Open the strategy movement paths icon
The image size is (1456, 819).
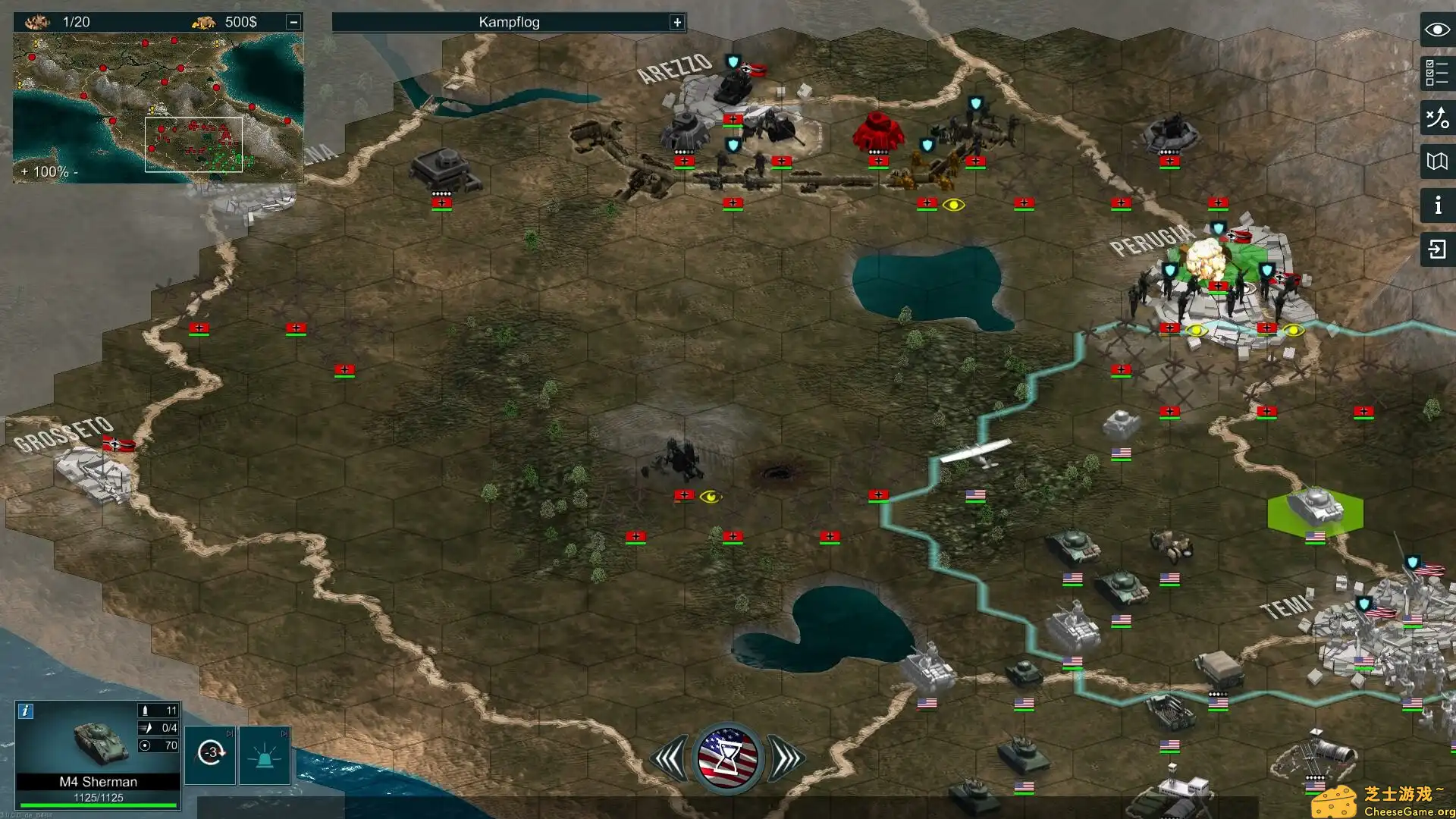point(1437,115)
